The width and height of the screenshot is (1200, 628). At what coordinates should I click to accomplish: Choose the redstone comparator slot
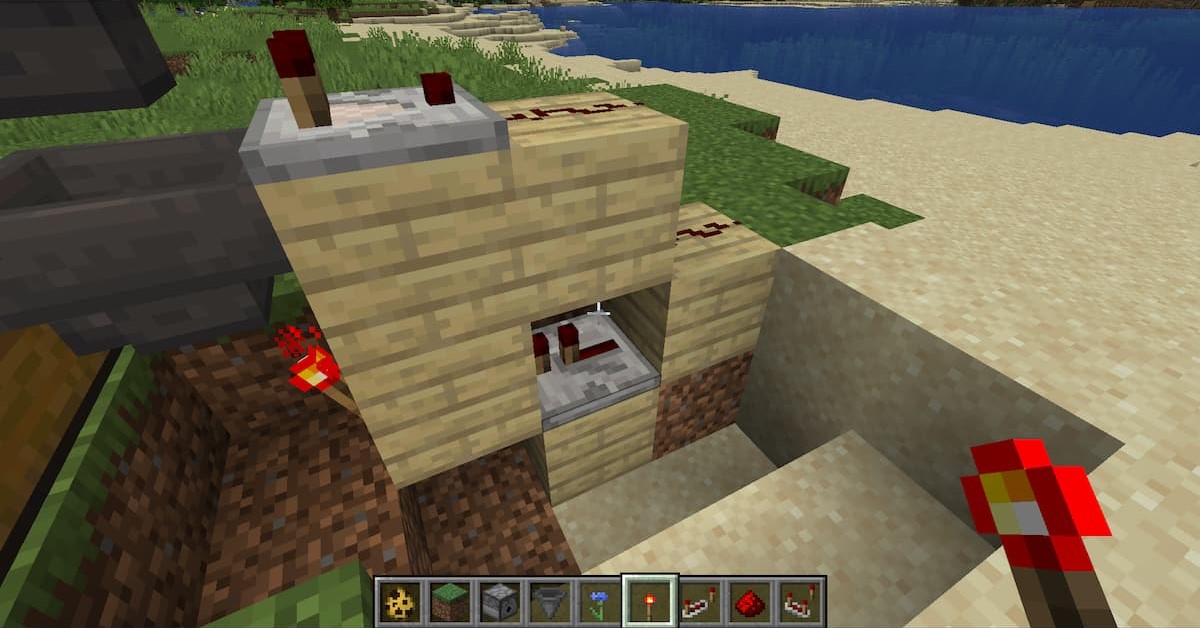tap(800, 602)
